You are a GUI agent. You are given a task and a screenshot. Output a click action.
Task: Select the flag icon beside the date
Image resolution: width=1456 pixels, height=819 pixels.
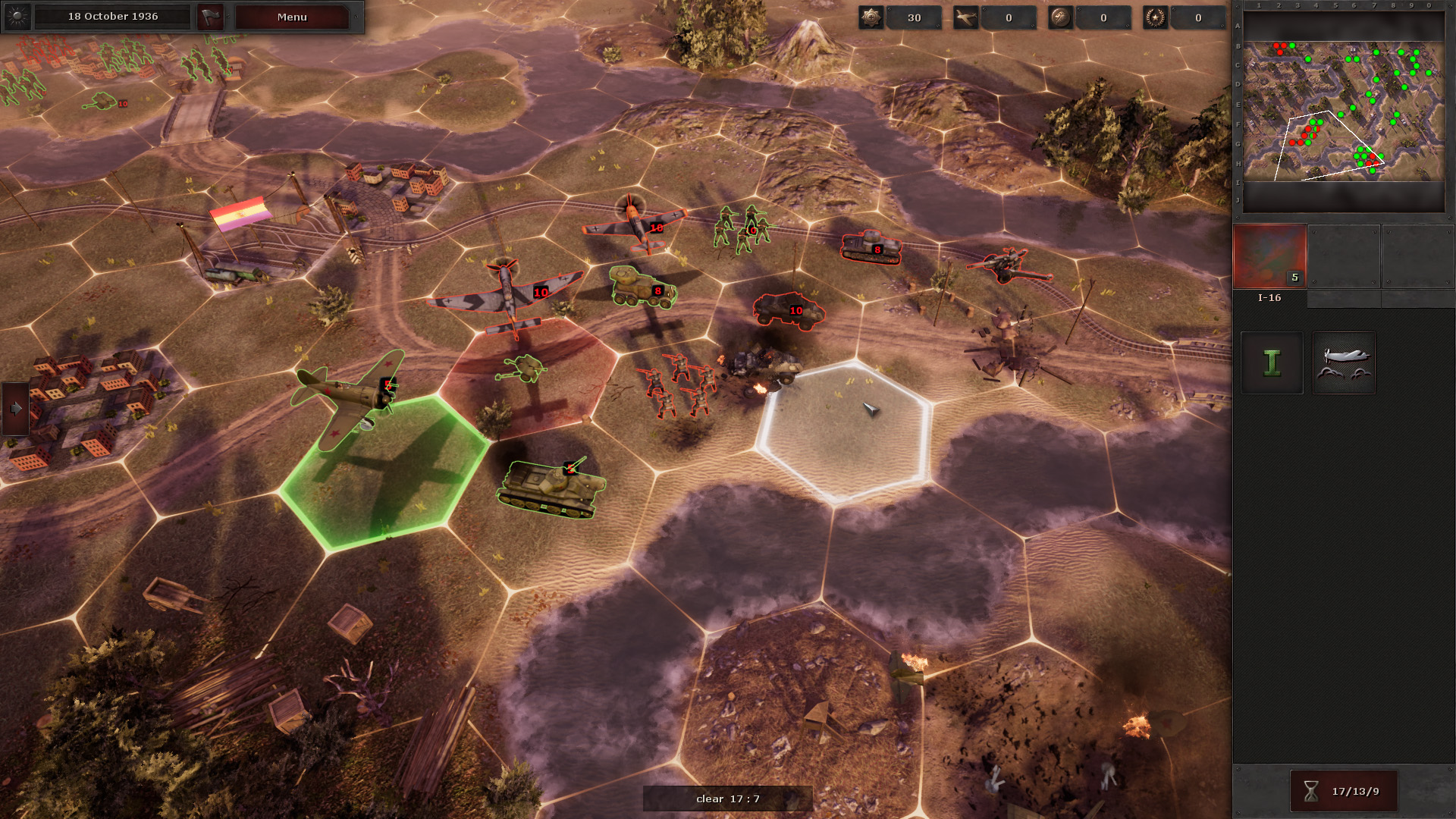(210, 17)
